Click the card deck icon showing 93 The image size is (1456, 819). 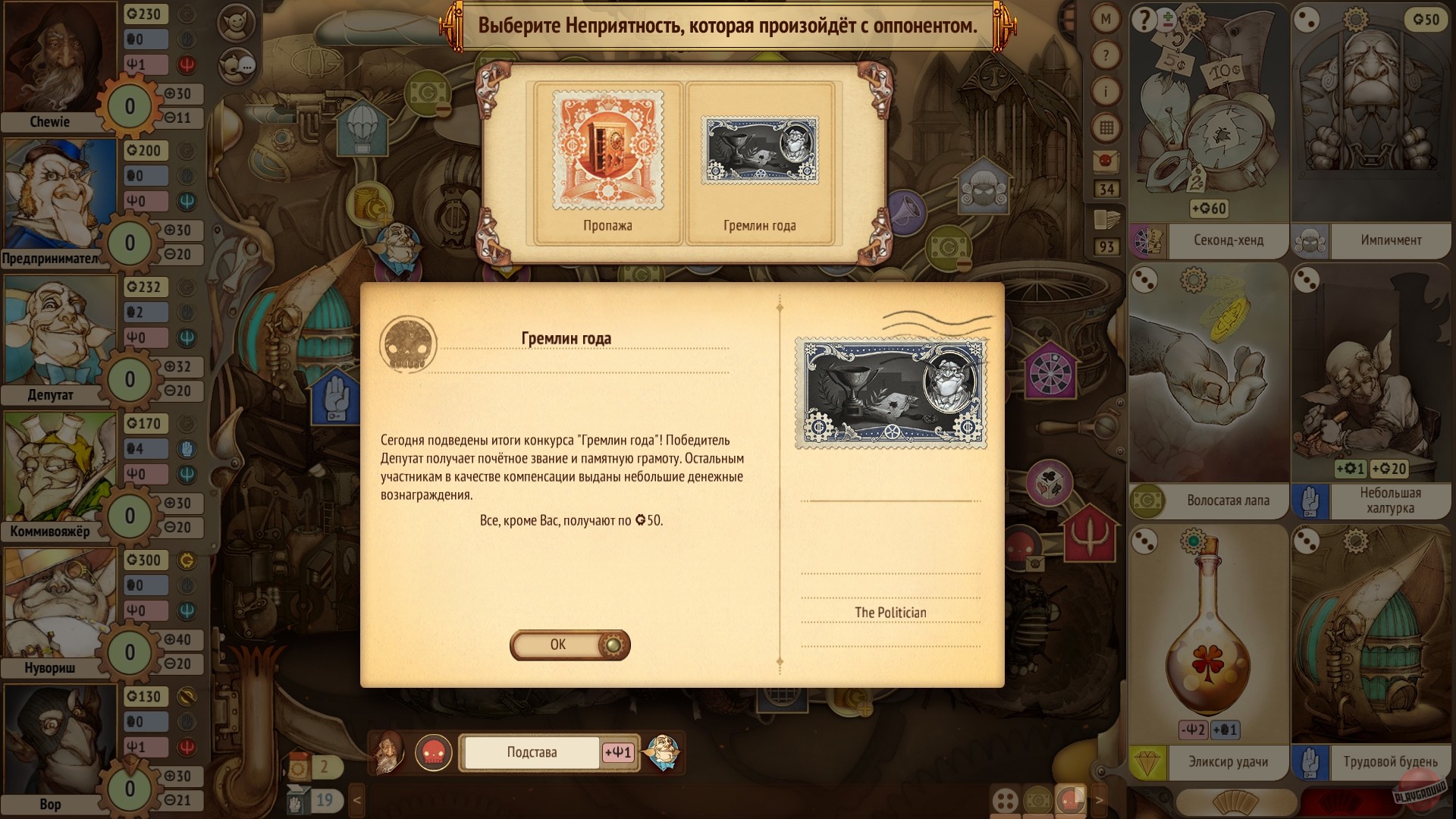click(1107, 220)
